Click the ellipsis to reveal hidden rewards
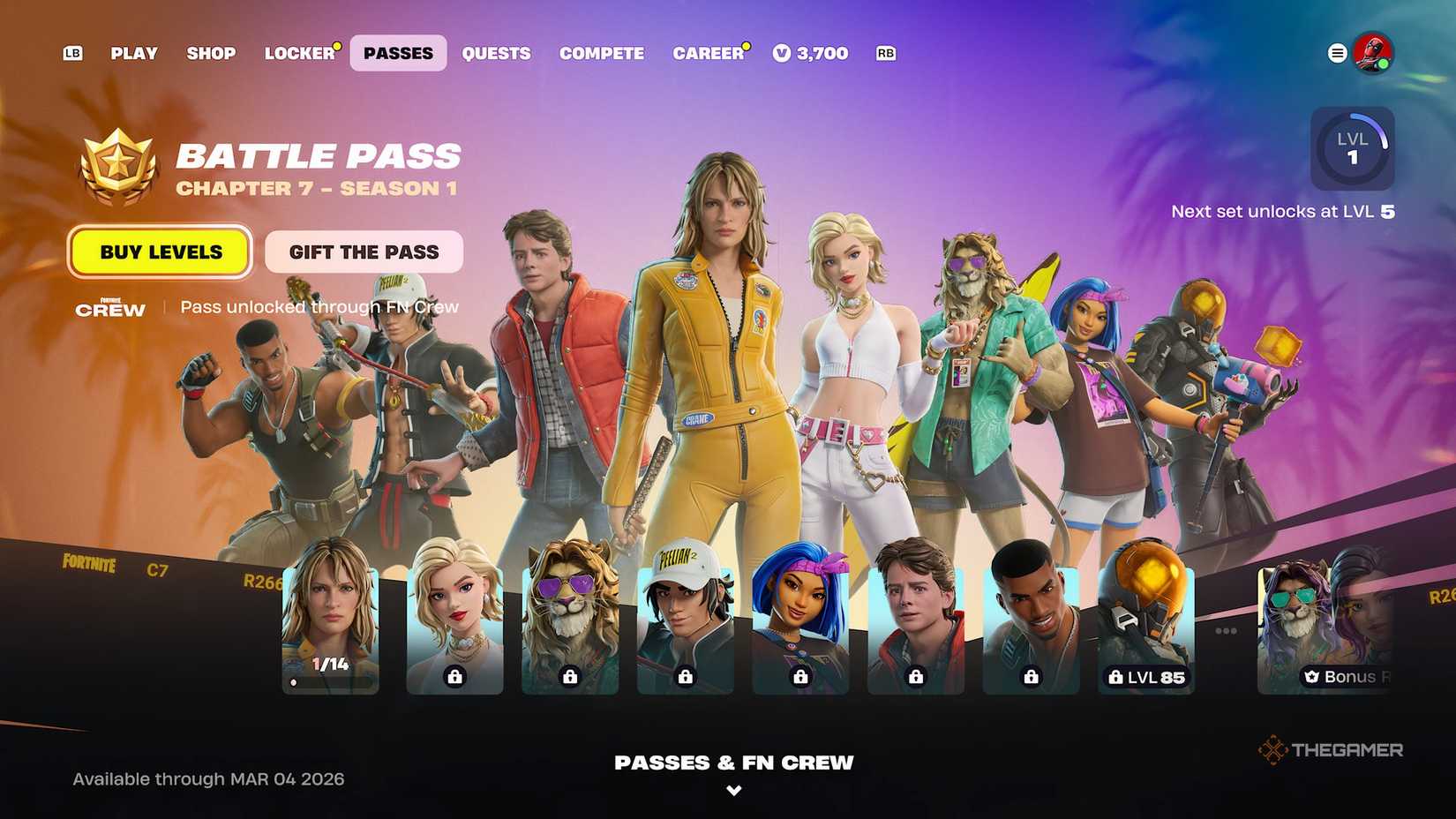Screen dimensions: 1456x819 click(1225, 629)
